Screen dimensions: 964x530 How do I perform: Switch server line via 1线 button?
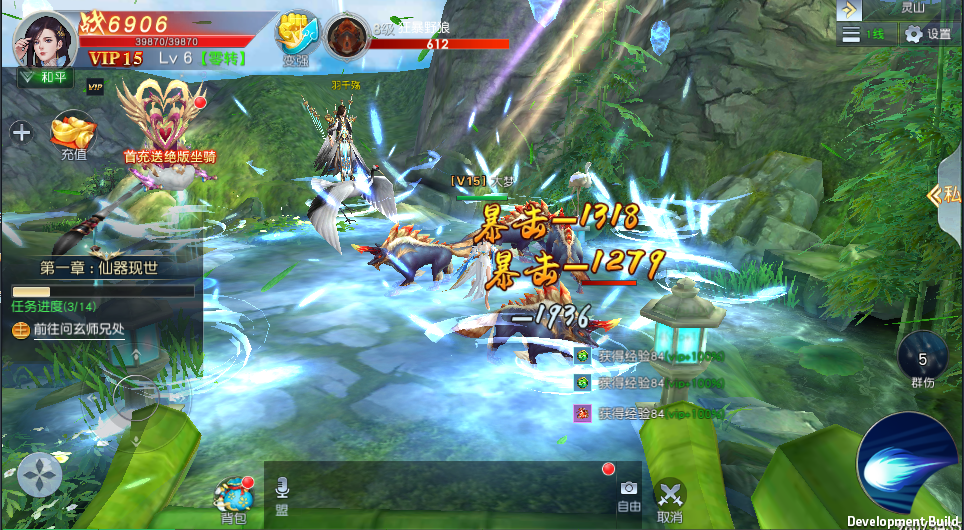tap(864, 34)
